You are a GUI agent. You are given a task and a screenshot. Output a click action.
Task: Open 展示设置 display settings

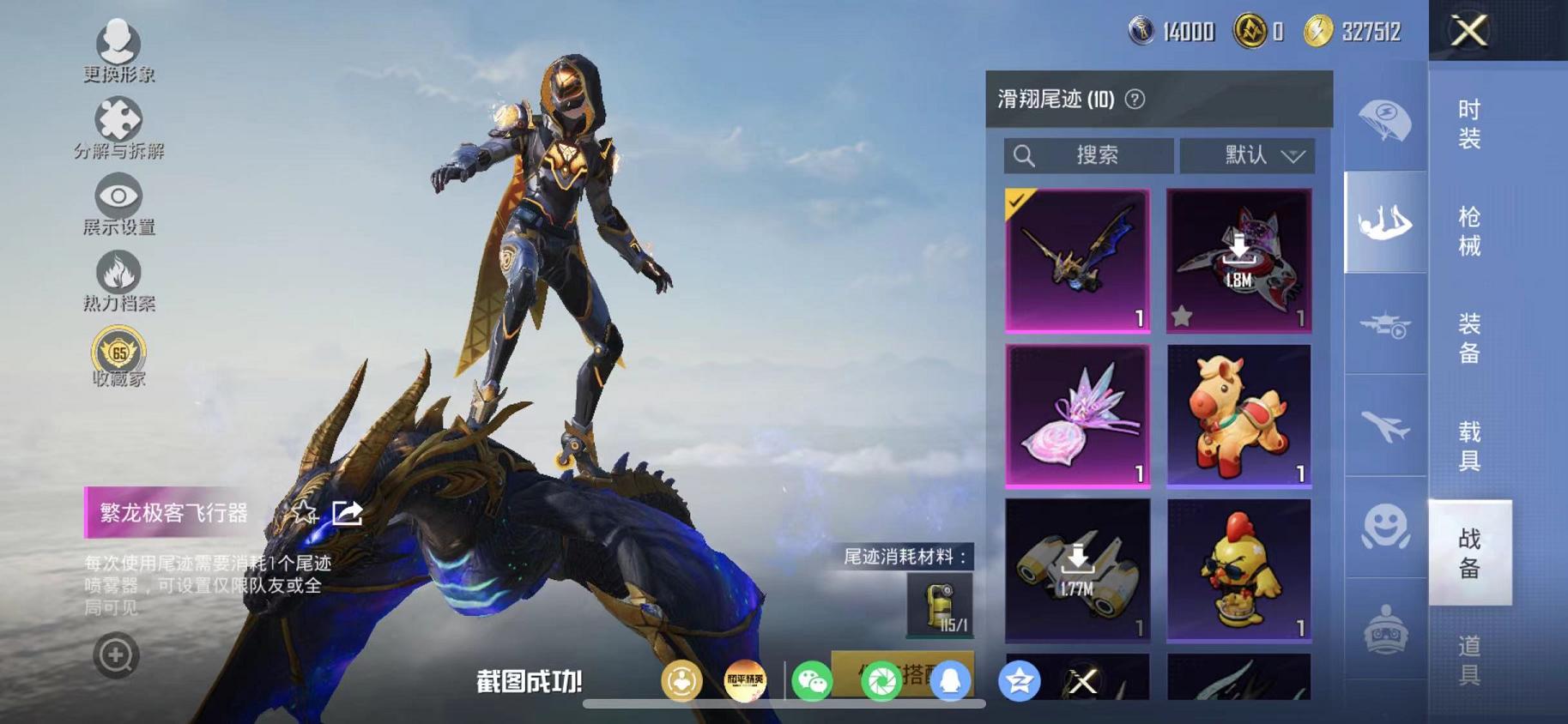point(118,196)
